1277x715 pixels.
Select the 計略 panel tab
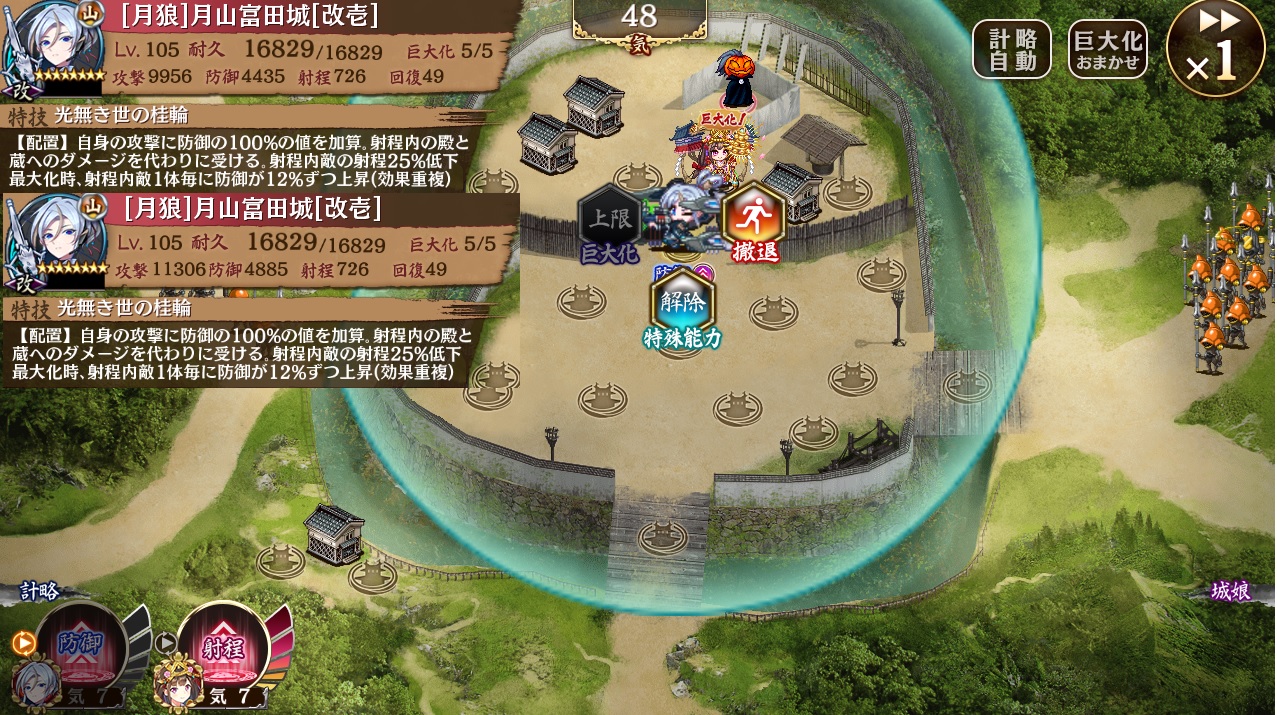[x=40, y=591]
